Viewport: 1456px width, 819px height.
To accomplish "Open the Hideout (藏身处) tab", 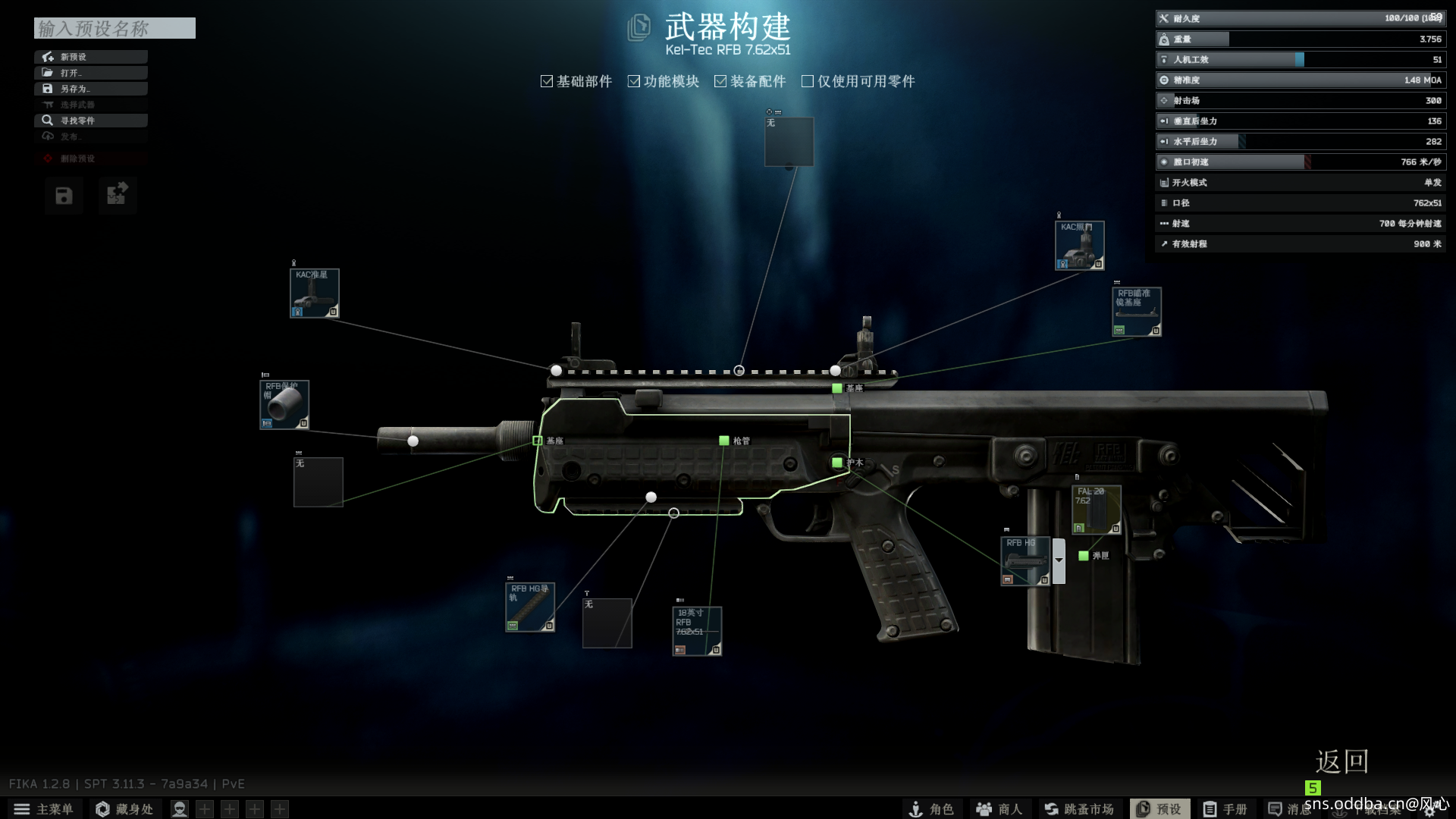I will point(124,809).
